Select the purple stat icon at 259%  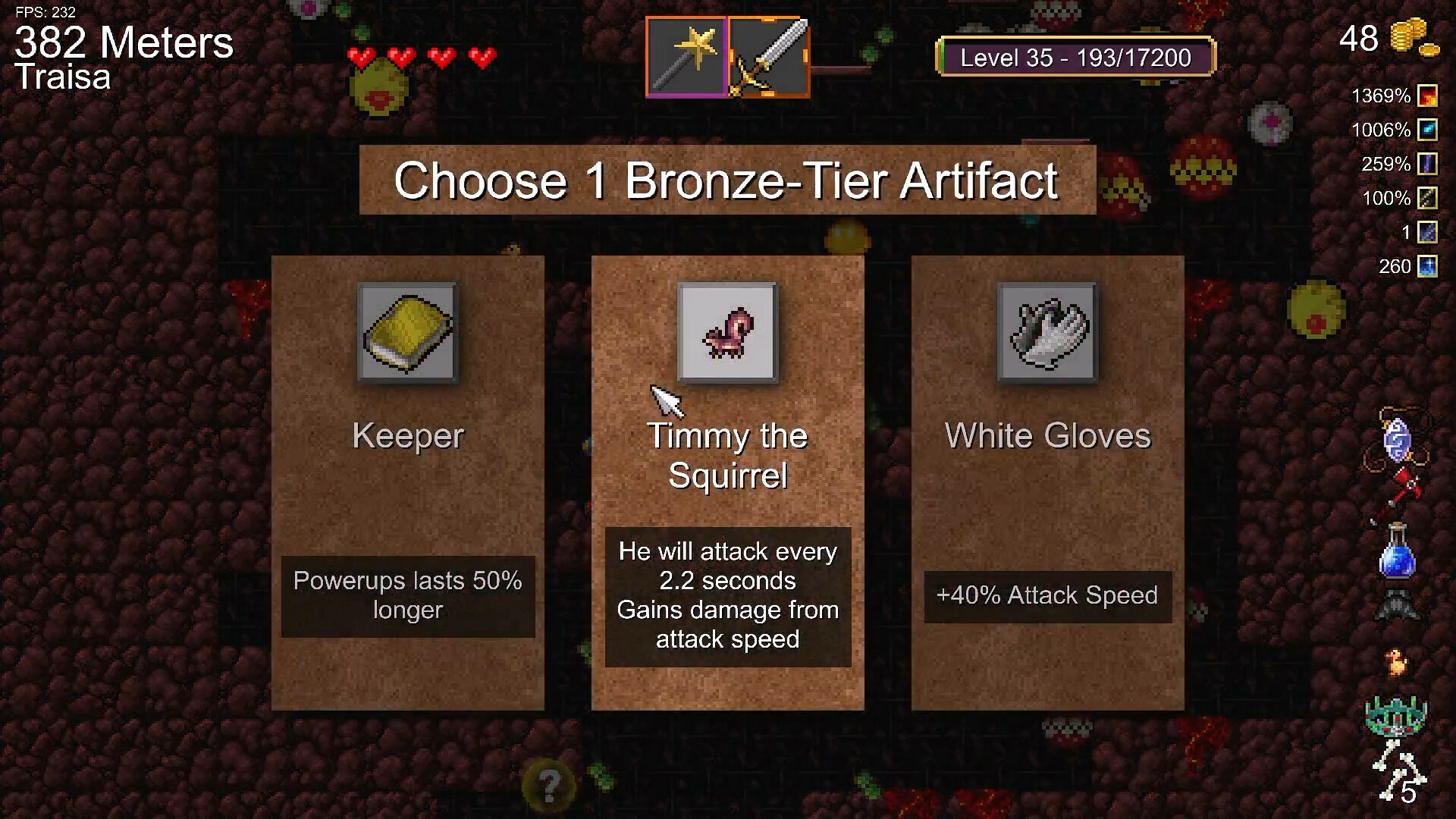click(x=1429, y=164)
